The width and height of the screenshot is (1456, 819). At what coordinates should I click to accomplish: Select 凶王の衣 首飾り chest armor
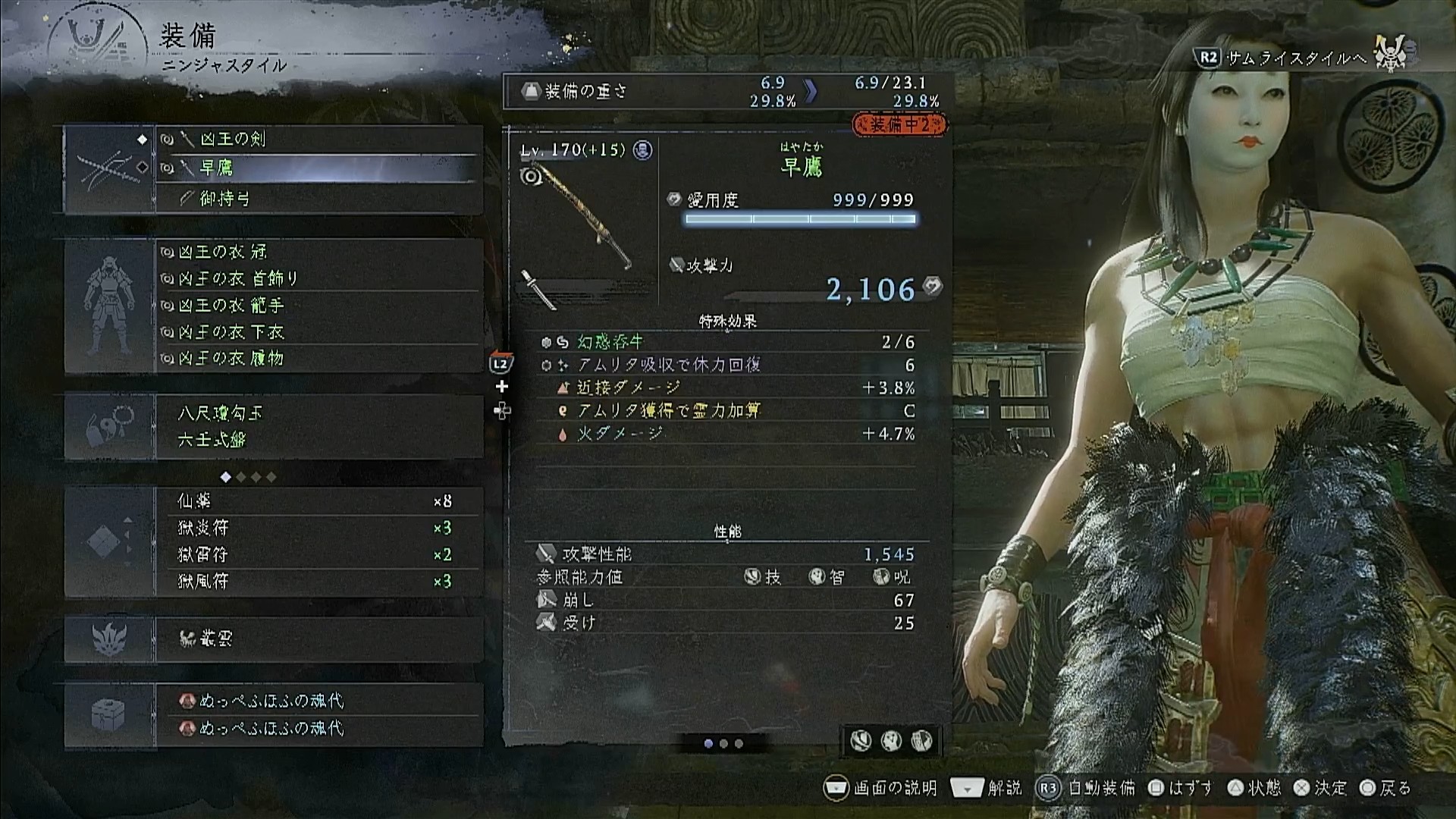(x=318, y=278)
